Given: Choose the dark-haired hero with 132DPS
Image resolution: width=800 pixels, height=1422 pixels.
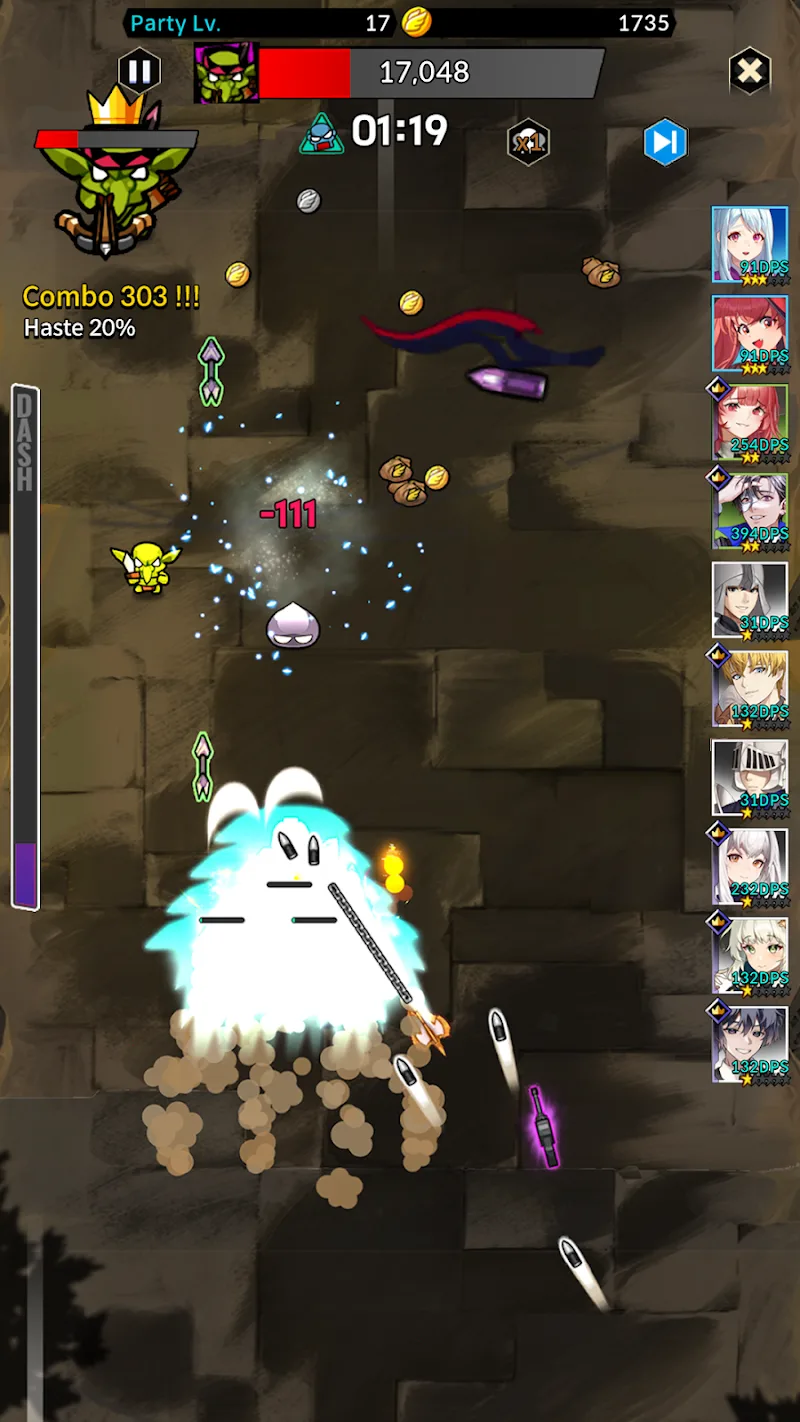Looking at the screenshot, I should 750,1045.
